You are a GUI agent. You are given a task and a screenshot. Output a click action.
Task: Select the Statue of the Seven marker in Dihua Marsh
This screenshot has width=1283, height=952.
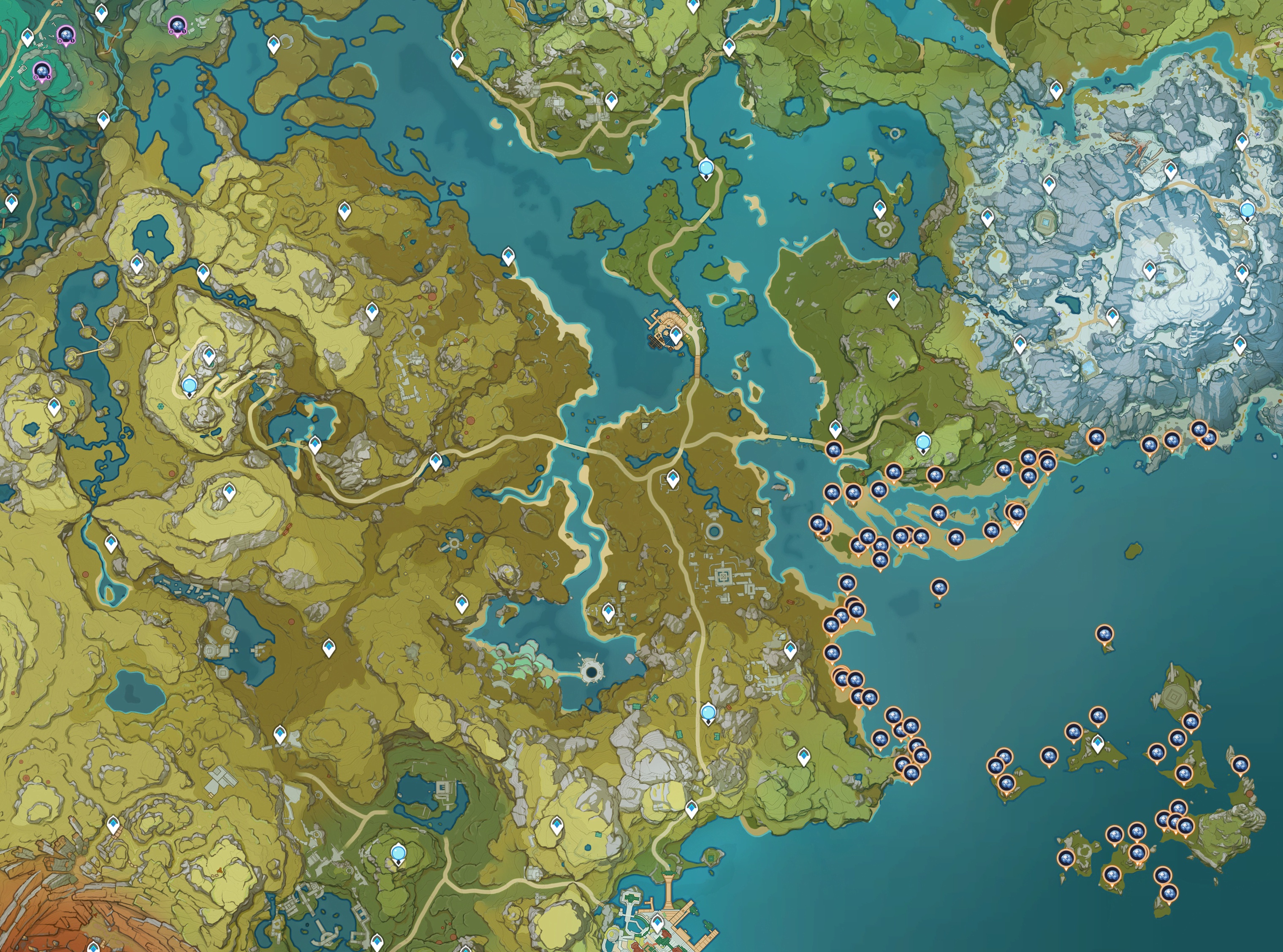tap(706, 169)
